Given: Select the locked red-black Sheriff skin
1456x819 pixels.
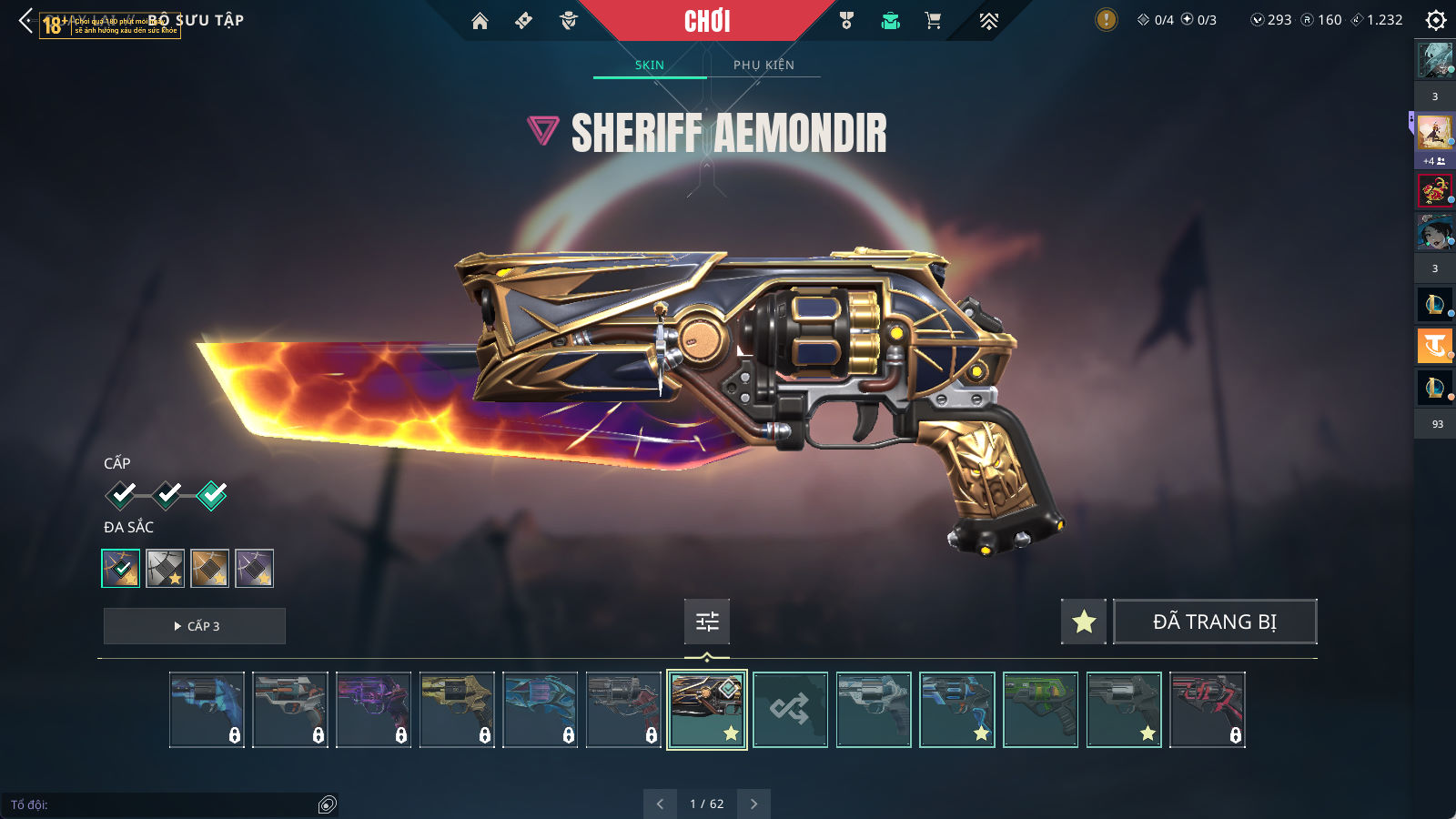Looking at the screenshot, I should [x=1207, y=710].
